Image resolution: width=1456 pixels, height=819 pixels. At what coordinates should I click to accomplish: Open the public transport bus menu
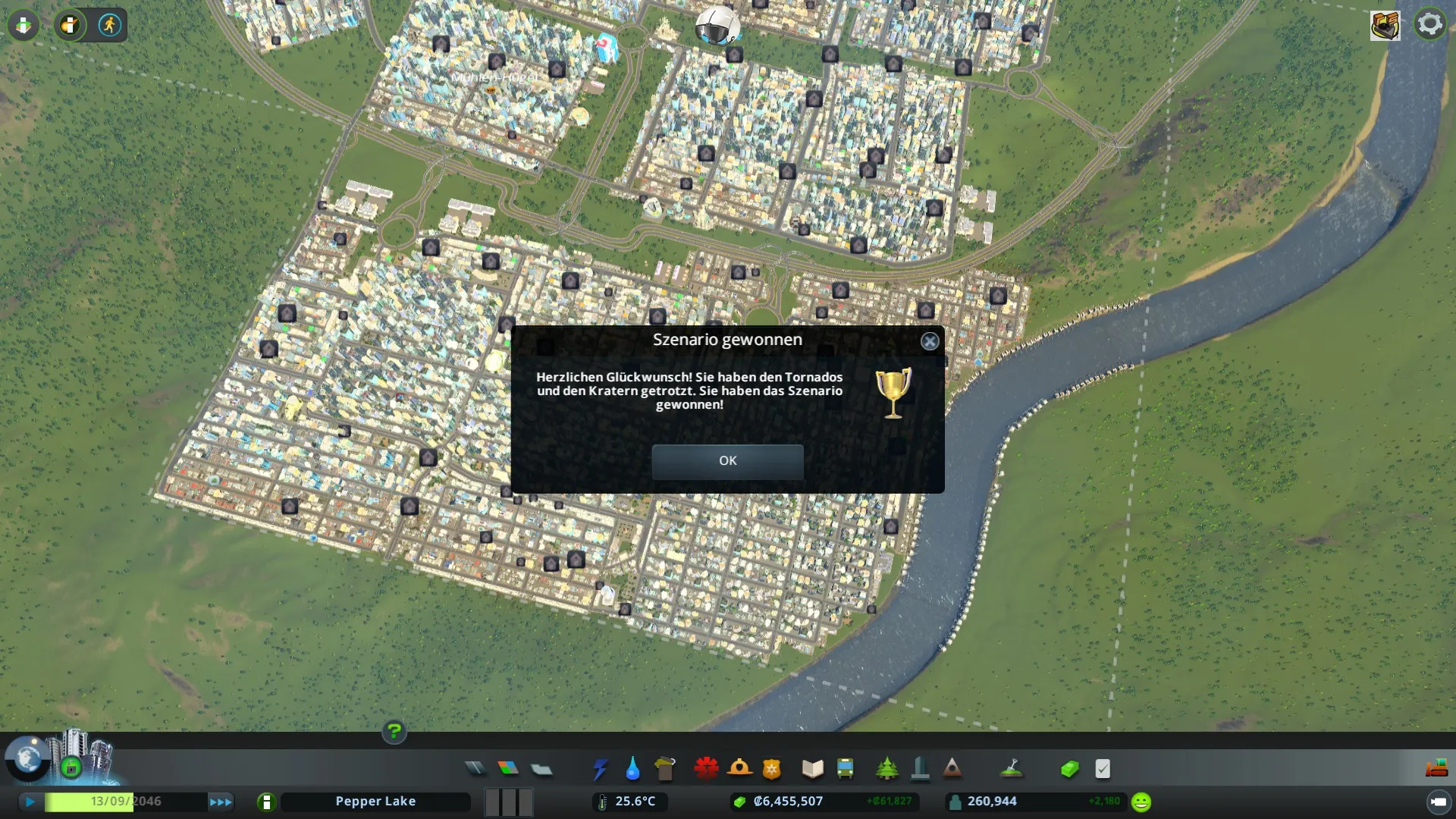pyautogui.click(x=846, y=769)
